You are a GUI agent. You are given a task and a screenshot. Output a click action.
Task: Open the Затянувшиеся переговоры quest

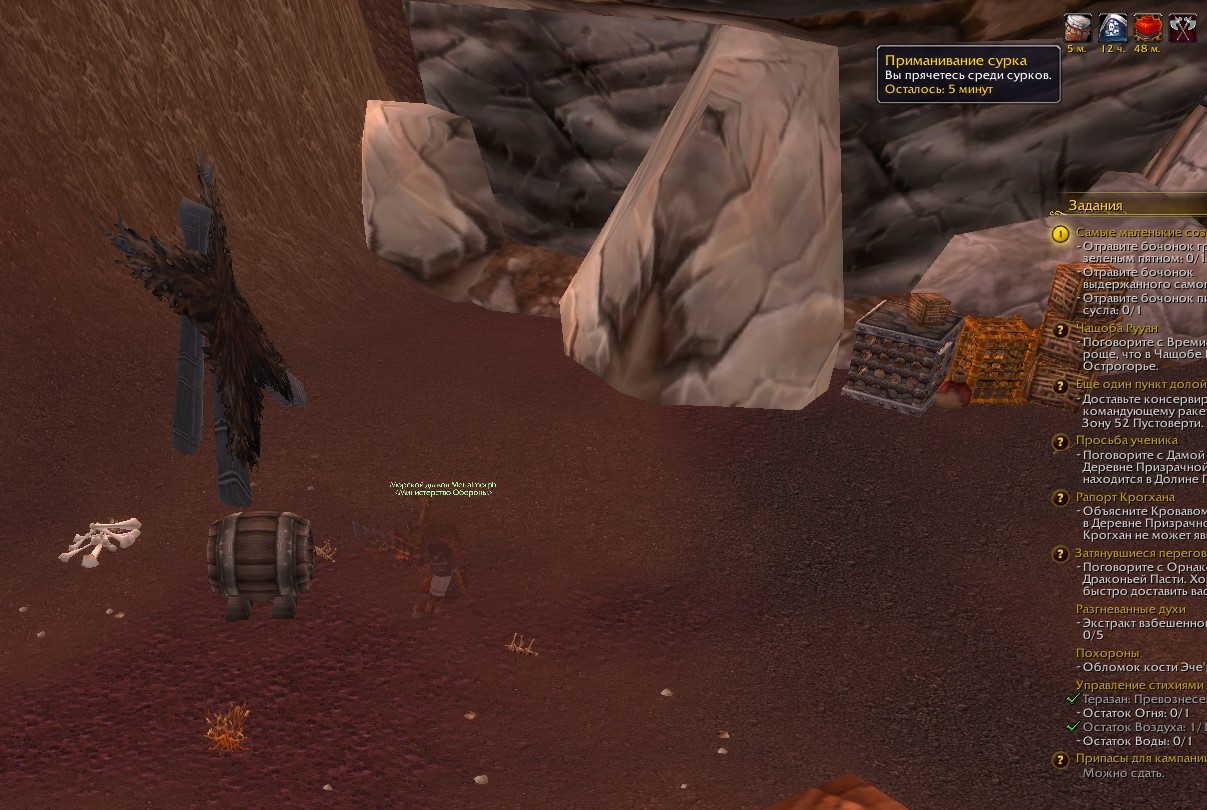1140,553
